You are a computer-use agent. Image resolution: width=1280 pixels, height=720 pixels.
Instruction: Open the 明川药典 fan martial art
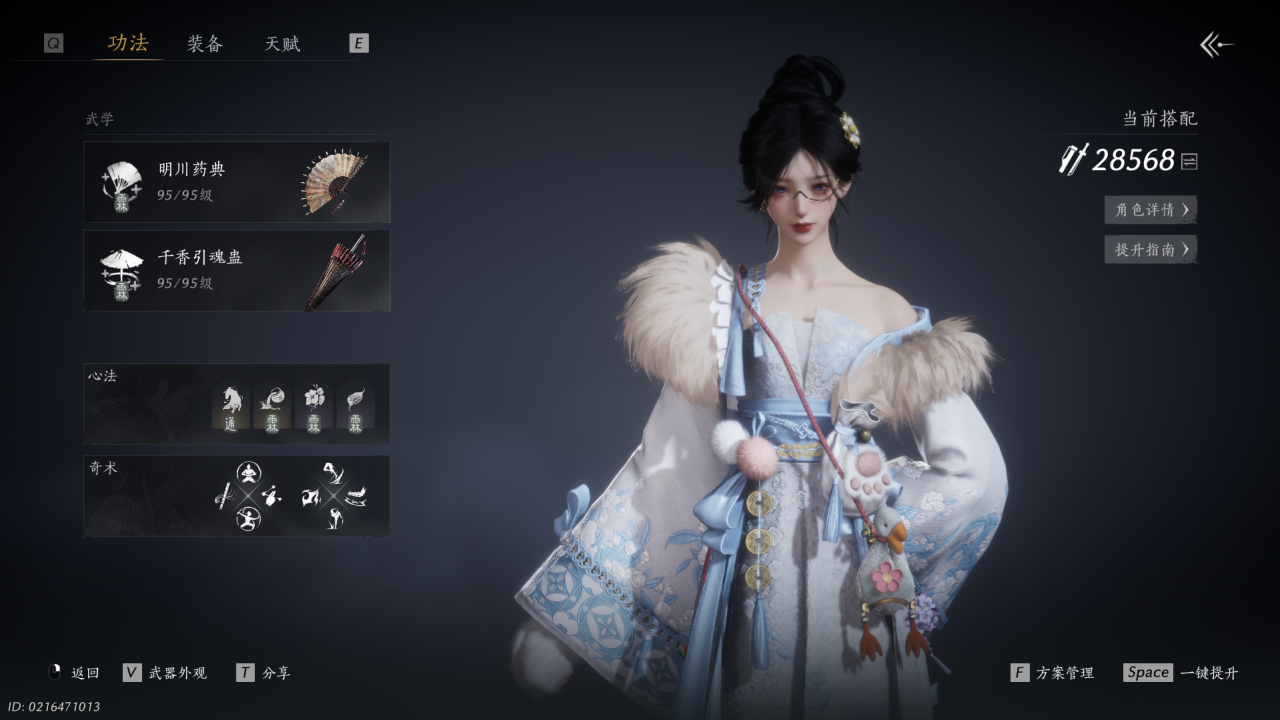pyautogui.click(x=237, y=182)
